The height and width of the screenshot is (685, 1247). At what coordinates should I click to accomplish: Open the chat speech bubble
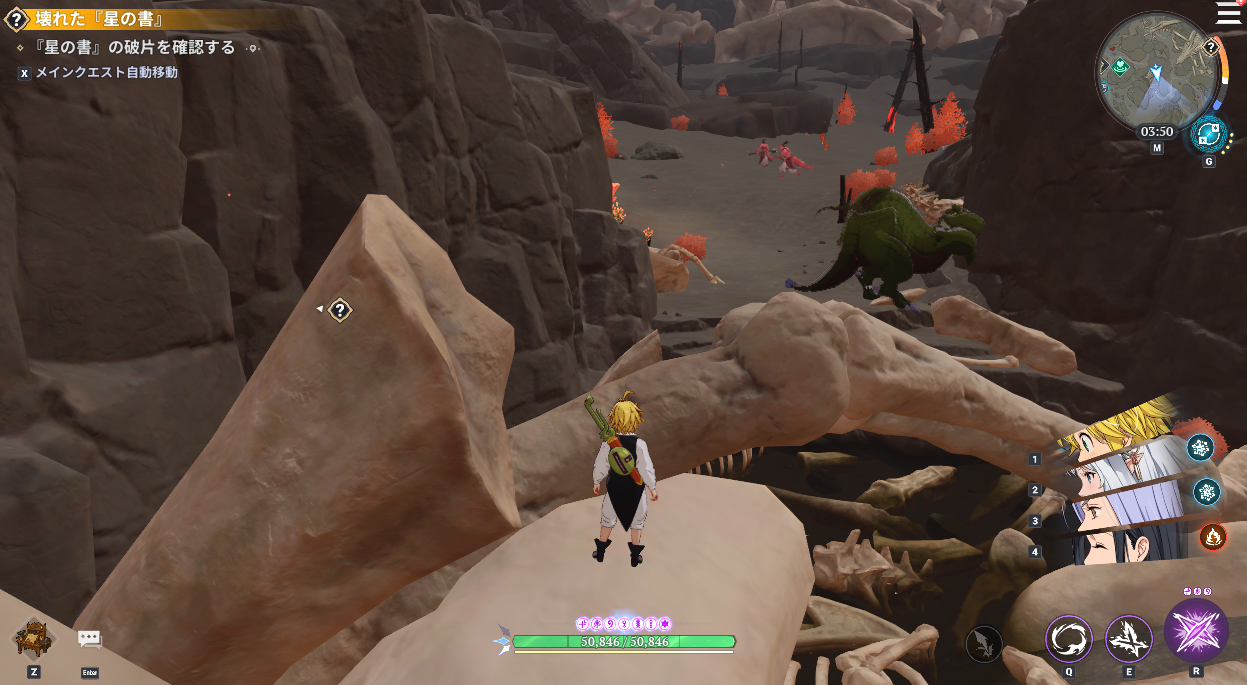click(90, 641)
